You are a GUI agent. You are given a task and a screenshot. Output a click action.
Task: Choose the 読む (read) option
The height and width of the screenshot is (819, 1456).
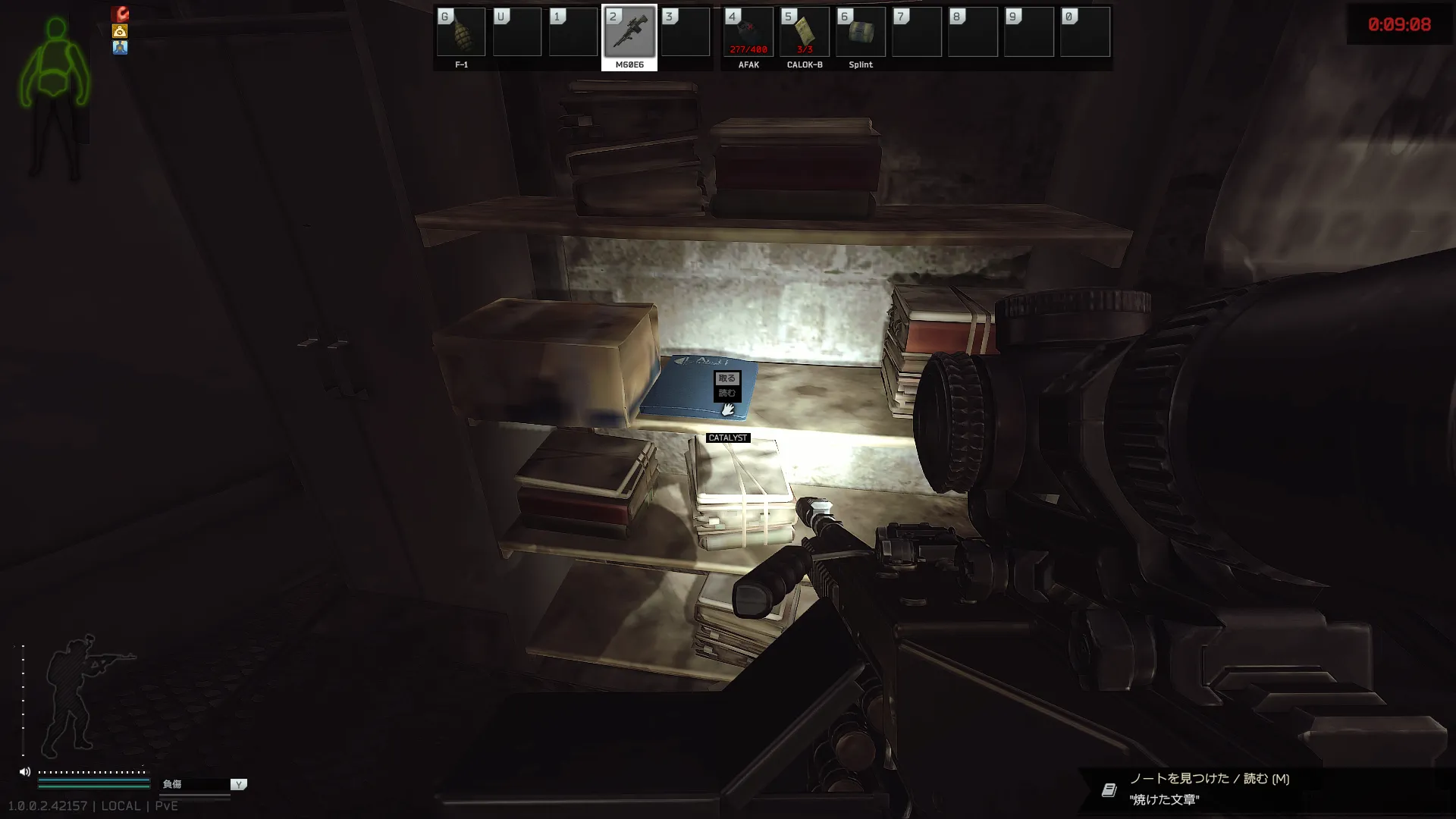point(726,393)
